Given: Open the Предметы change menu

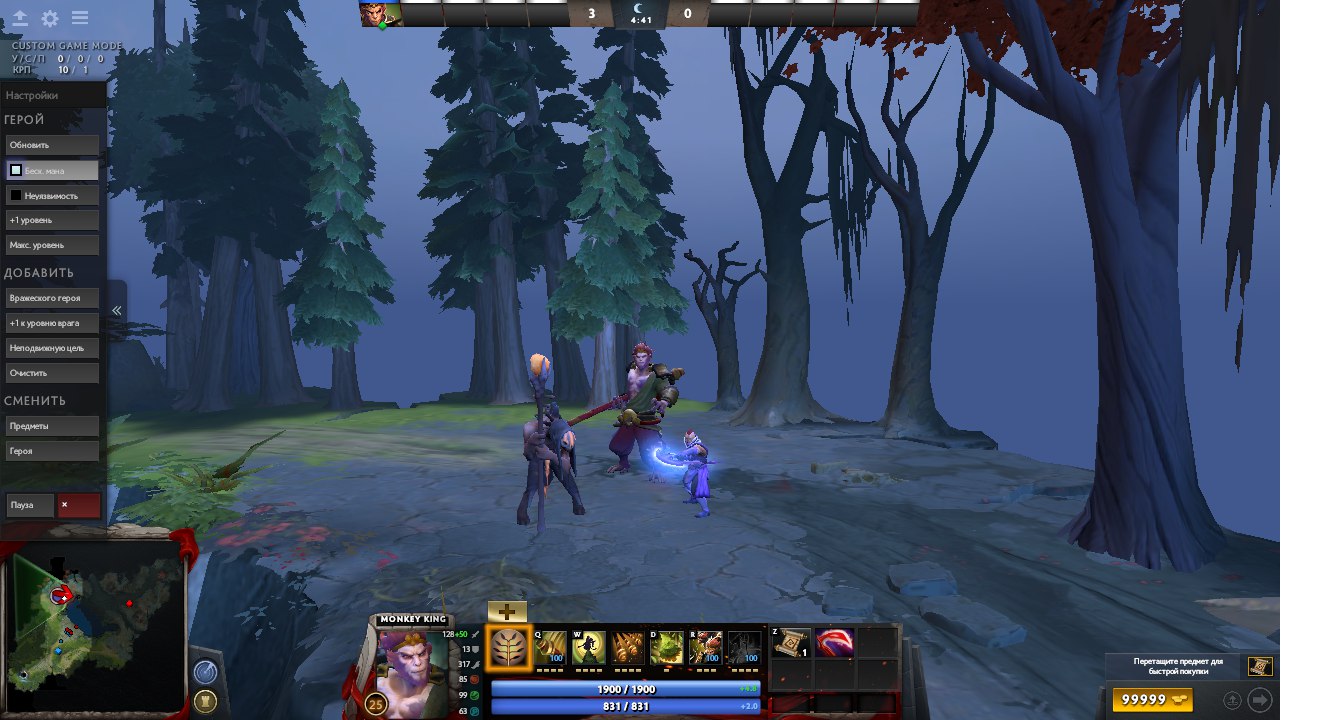Looking at the screenshot, I should (x=52, y=426).
